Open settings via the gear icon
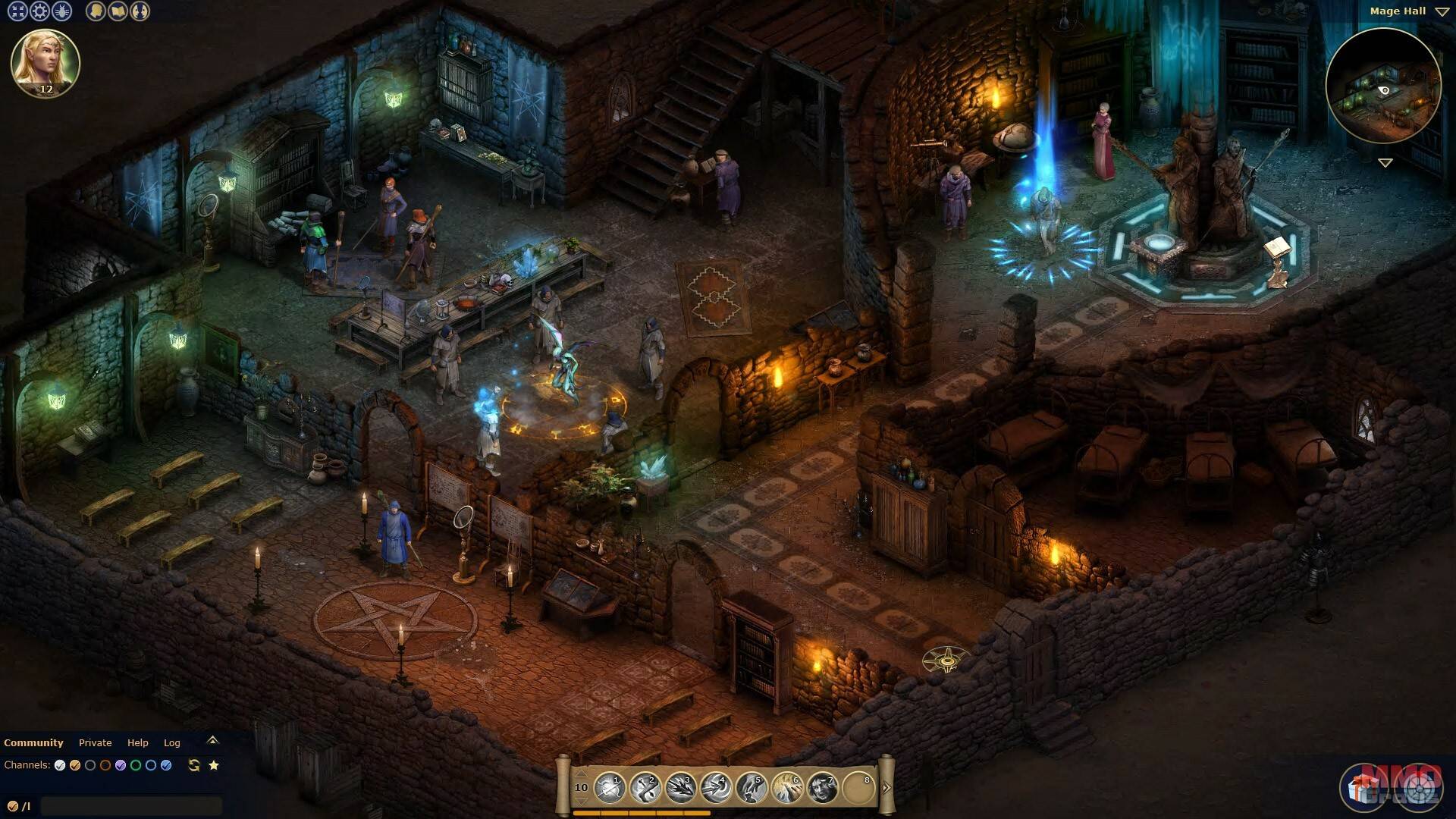 pos(39,11)
